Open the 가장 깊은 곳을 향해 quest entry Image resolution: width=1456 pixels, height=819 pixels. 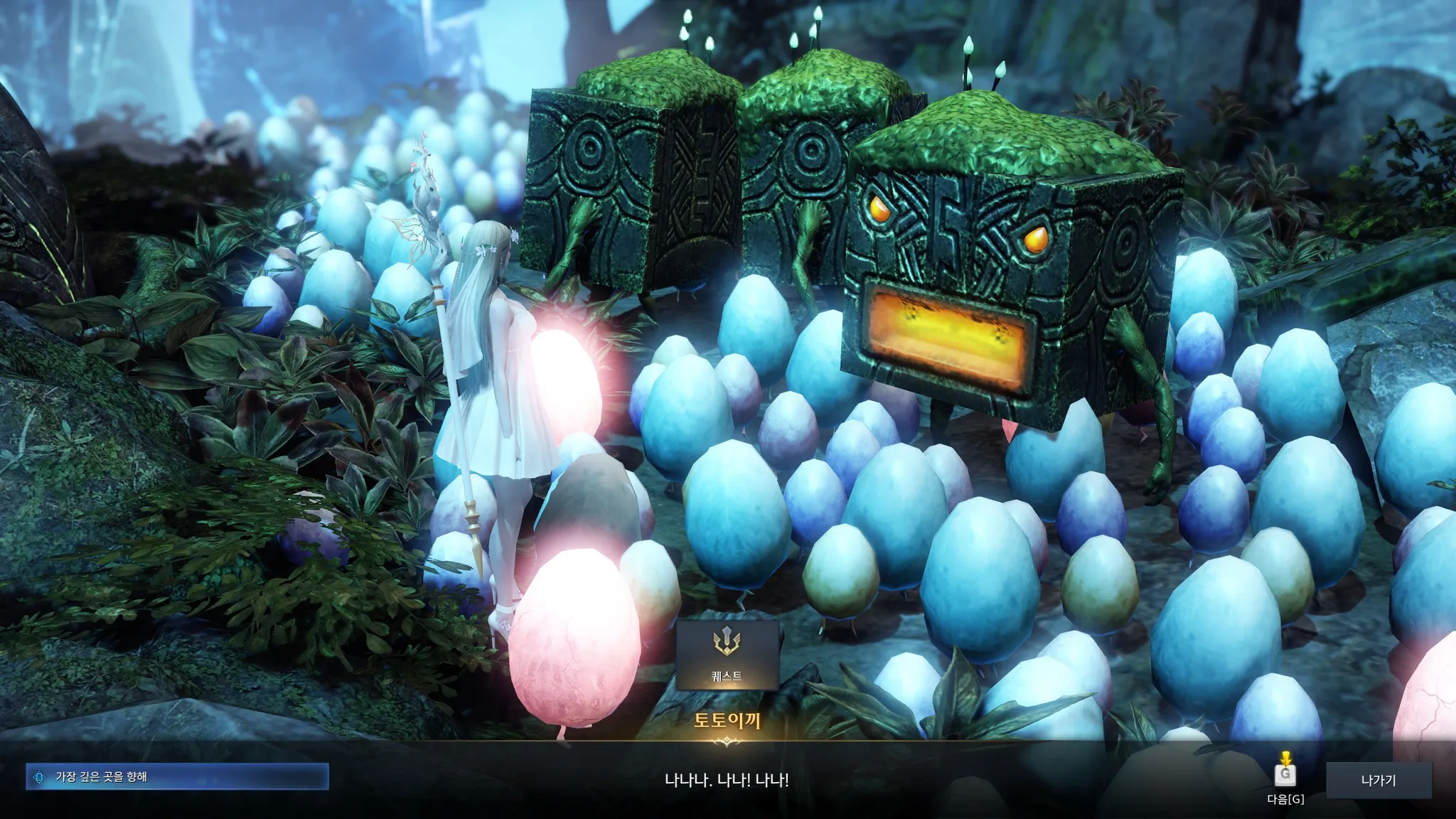point(177,777)
